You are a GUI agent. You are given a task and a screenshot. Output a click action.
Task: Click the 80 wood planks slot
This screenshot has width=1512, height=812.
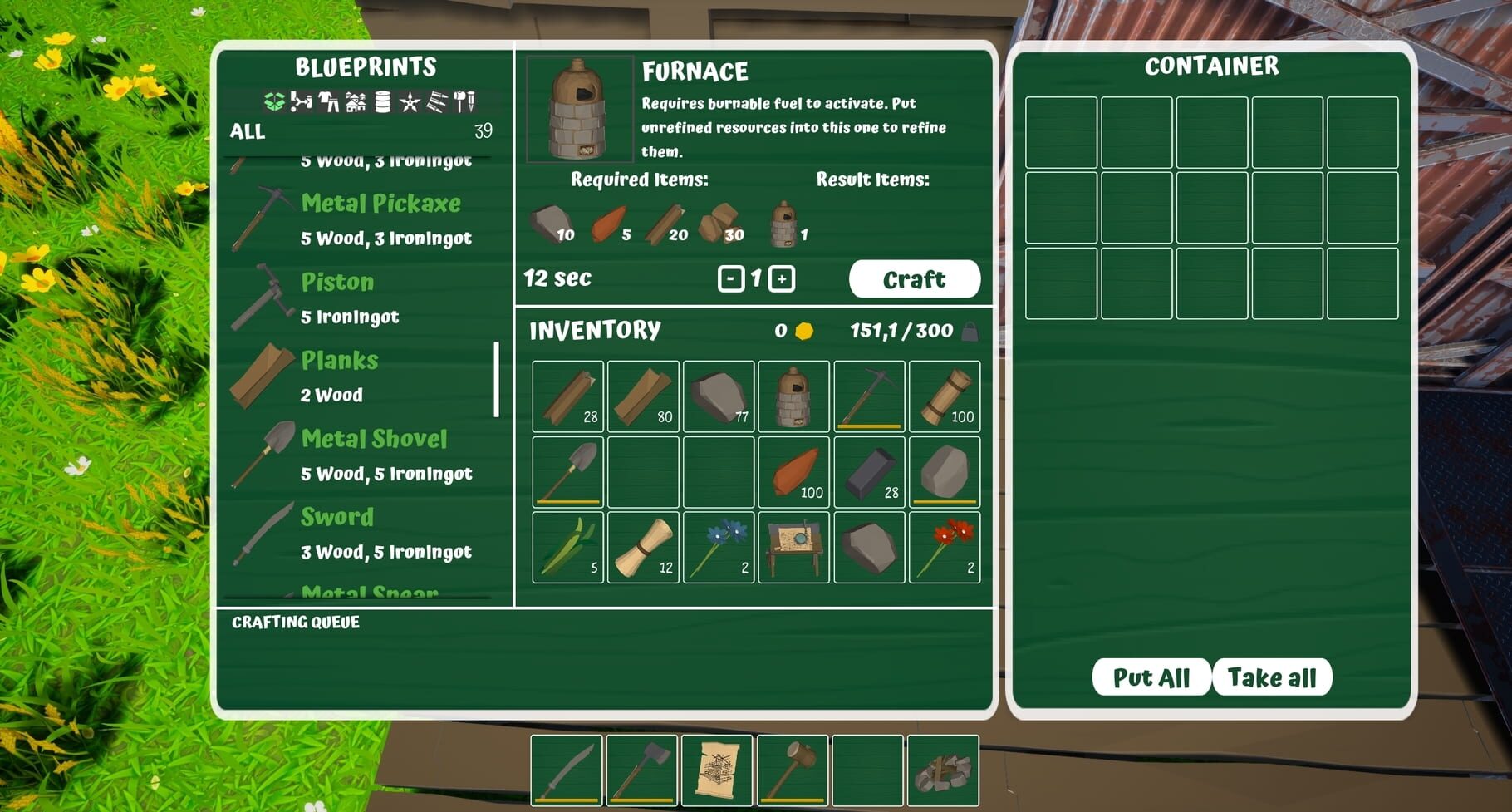point(643,396)
